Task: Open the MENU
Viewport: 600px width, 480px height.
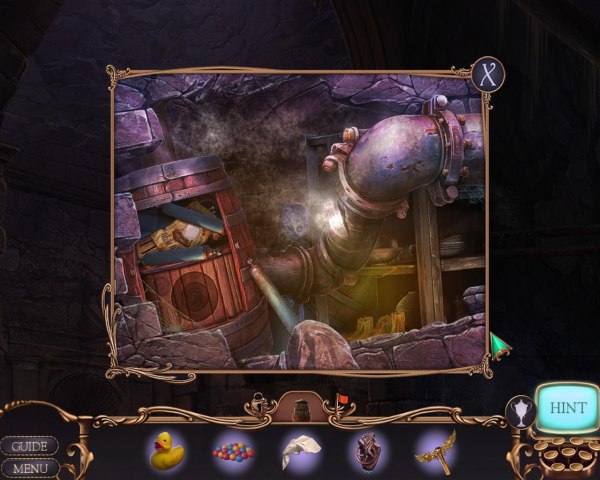Action: pos(29,467)
